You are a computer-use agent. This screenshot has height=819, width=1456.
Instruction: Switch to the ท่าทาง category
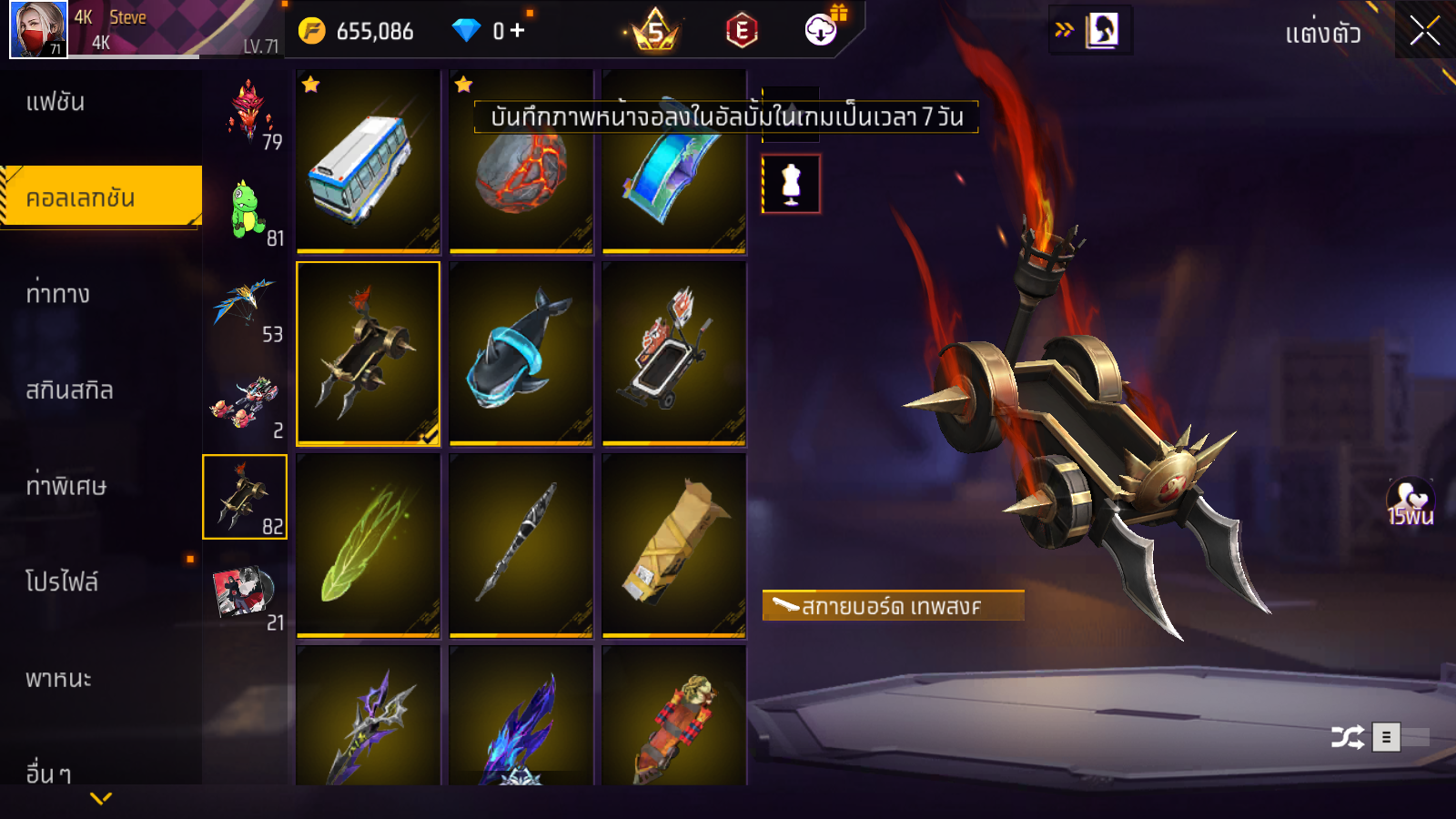[x=58, y=294]
